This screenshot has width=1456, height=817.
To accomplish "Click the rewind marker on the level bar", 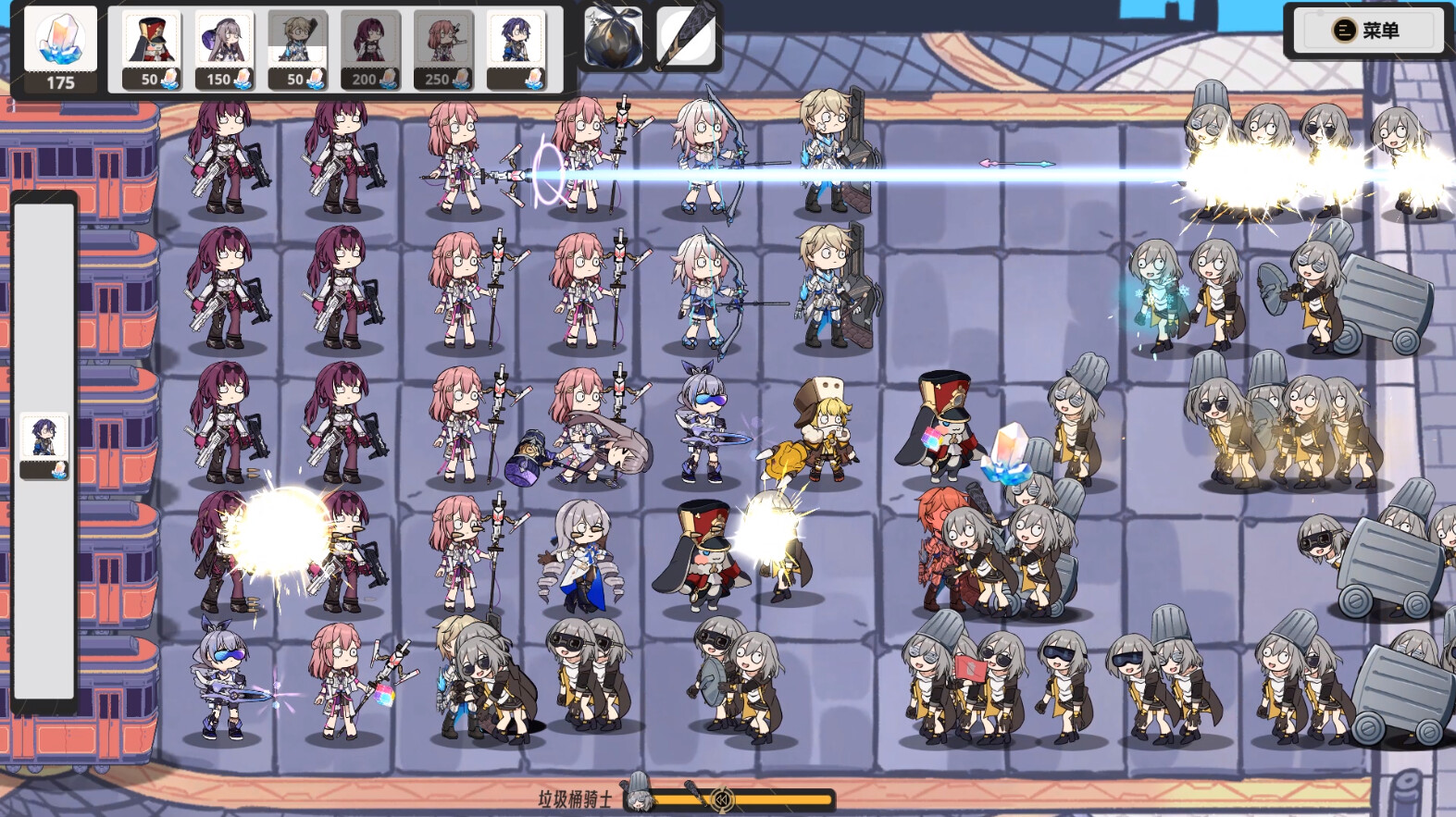I will tap(723, 798).
